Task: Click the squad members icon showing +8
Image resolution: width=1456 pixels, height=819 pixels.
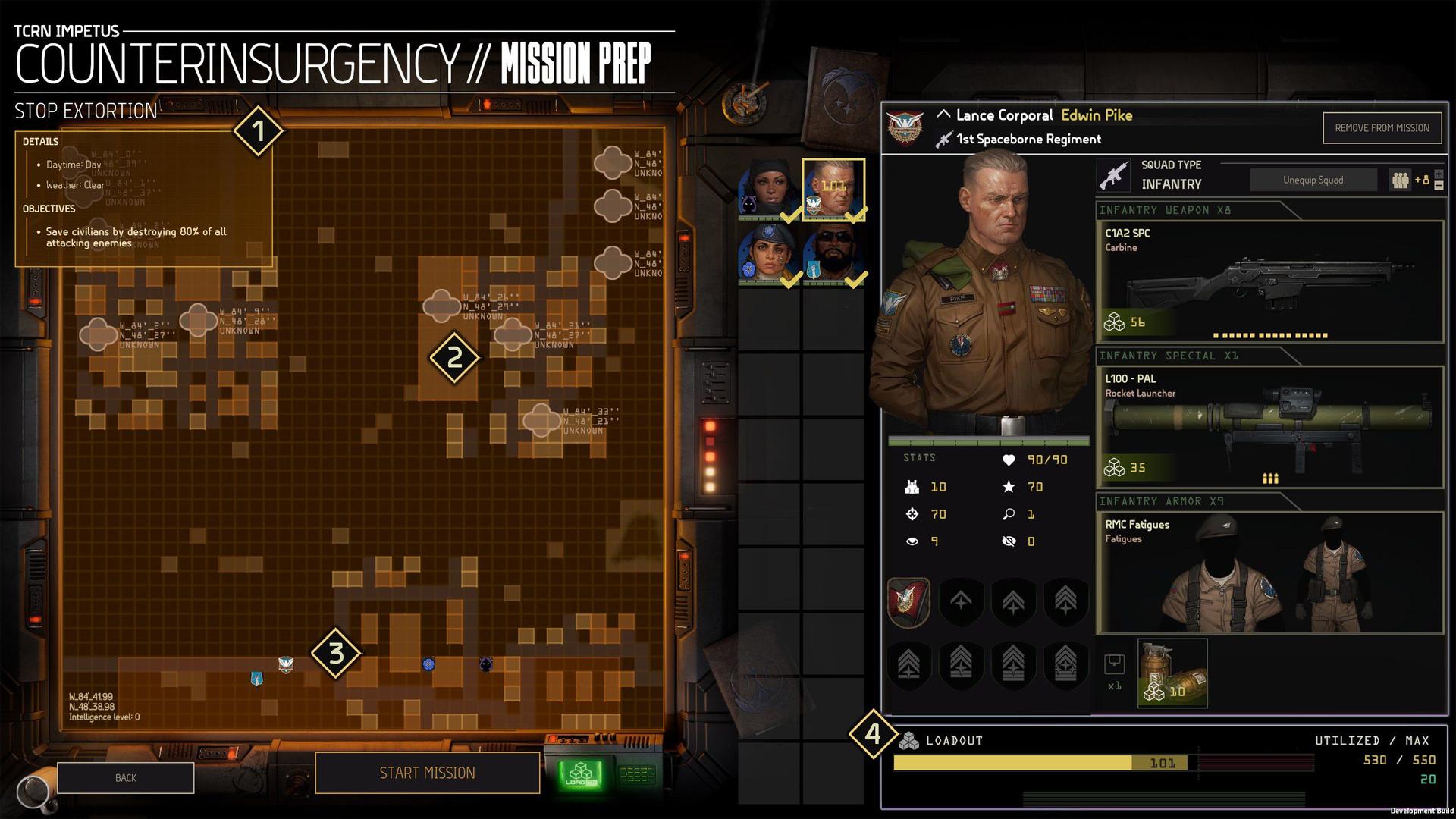Action: point(1400,180)
